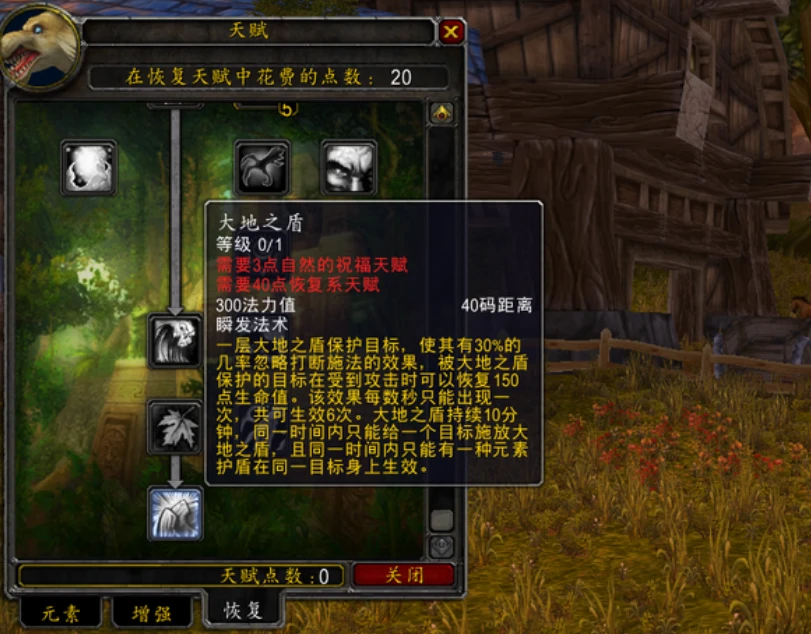Select the highlighted Earth Shield talent icon
This screenshot has width=811, height=634.
(x=175, y=513)
